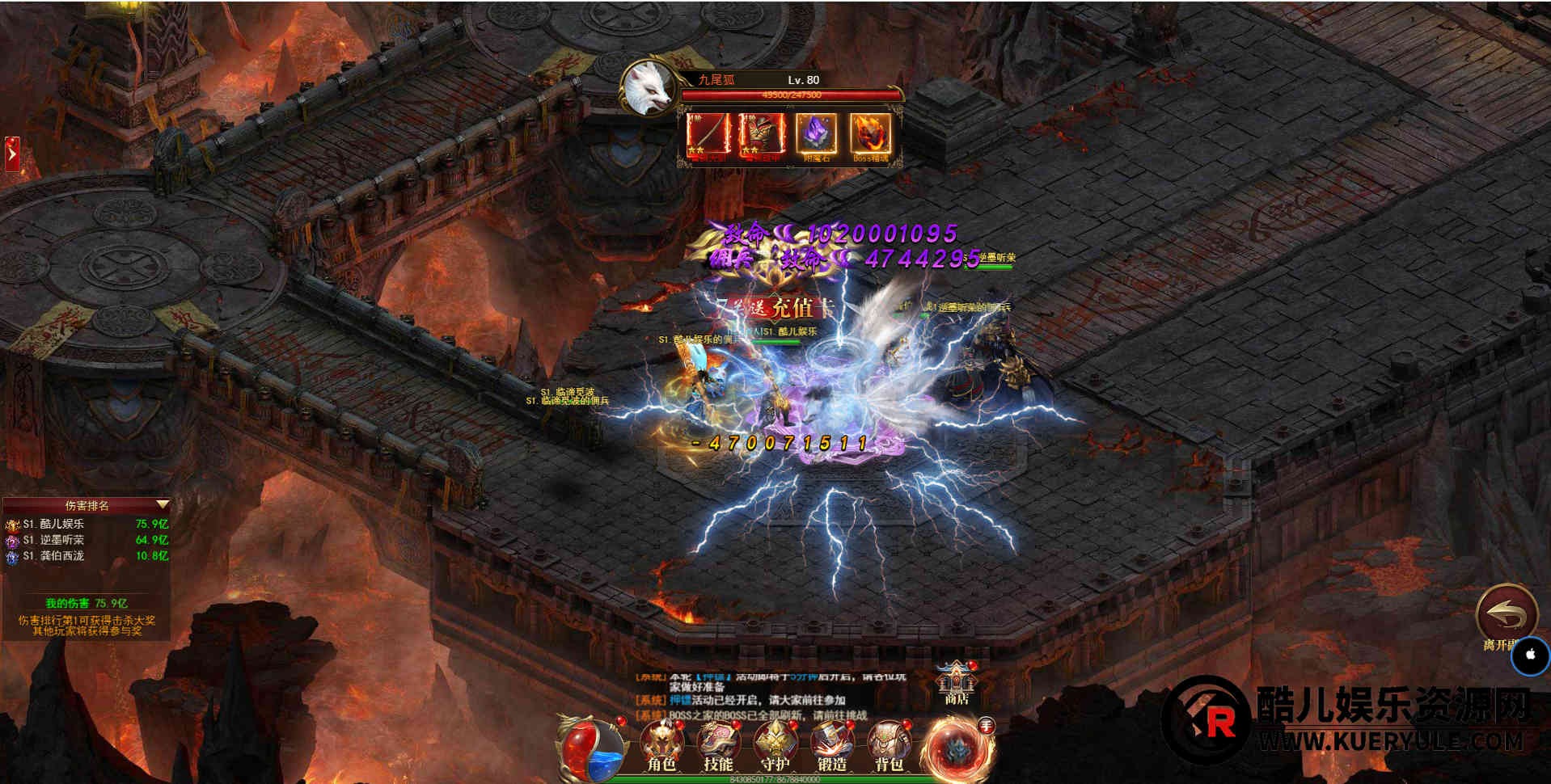Click the red-blue health and mana orb
Image resolution: width=1551 pixels, height=784 pixels.
(592, 749)
